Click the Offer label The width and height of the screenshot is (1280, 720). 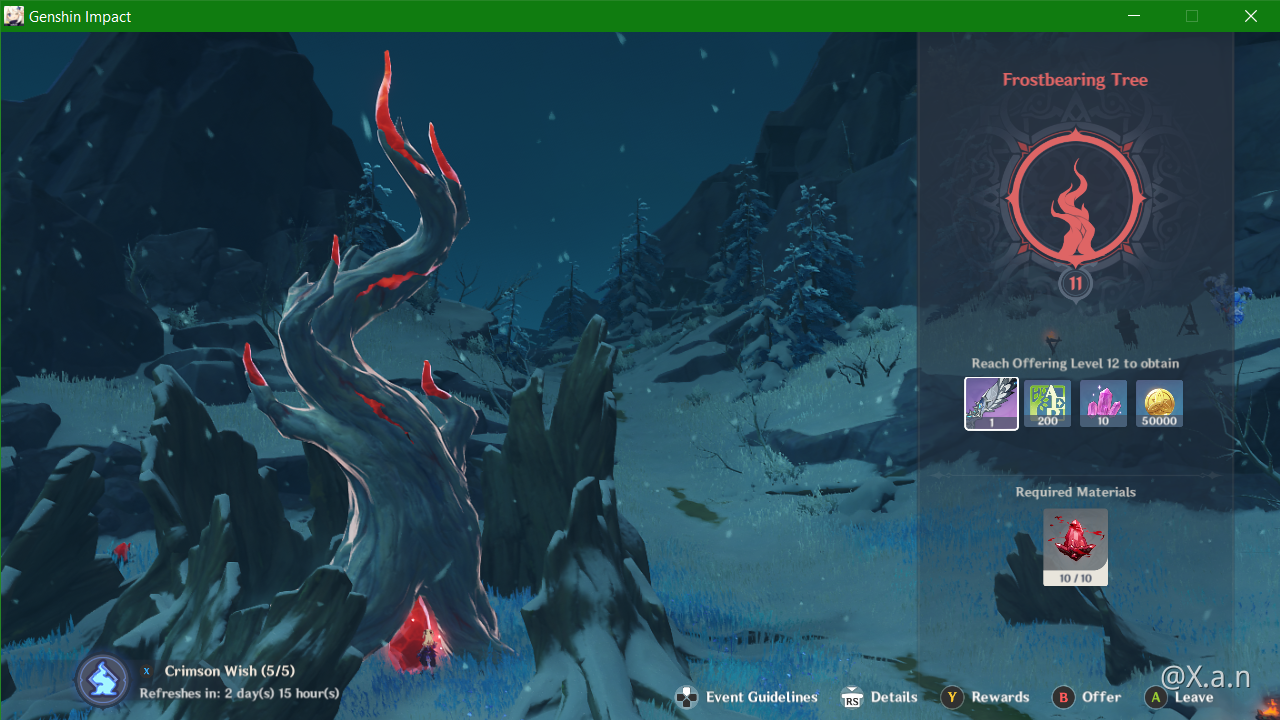[x=1101, y=697]
